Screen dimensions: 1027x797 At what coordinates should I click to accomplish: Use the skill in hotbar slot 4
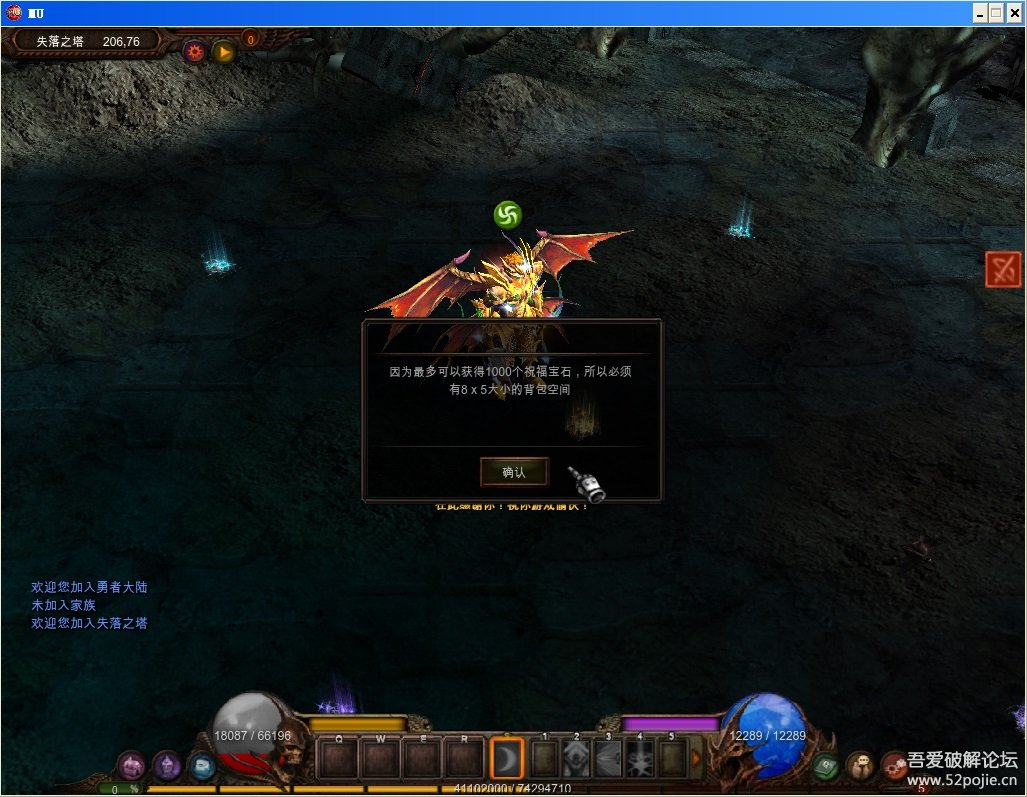[x=640, y=759]
